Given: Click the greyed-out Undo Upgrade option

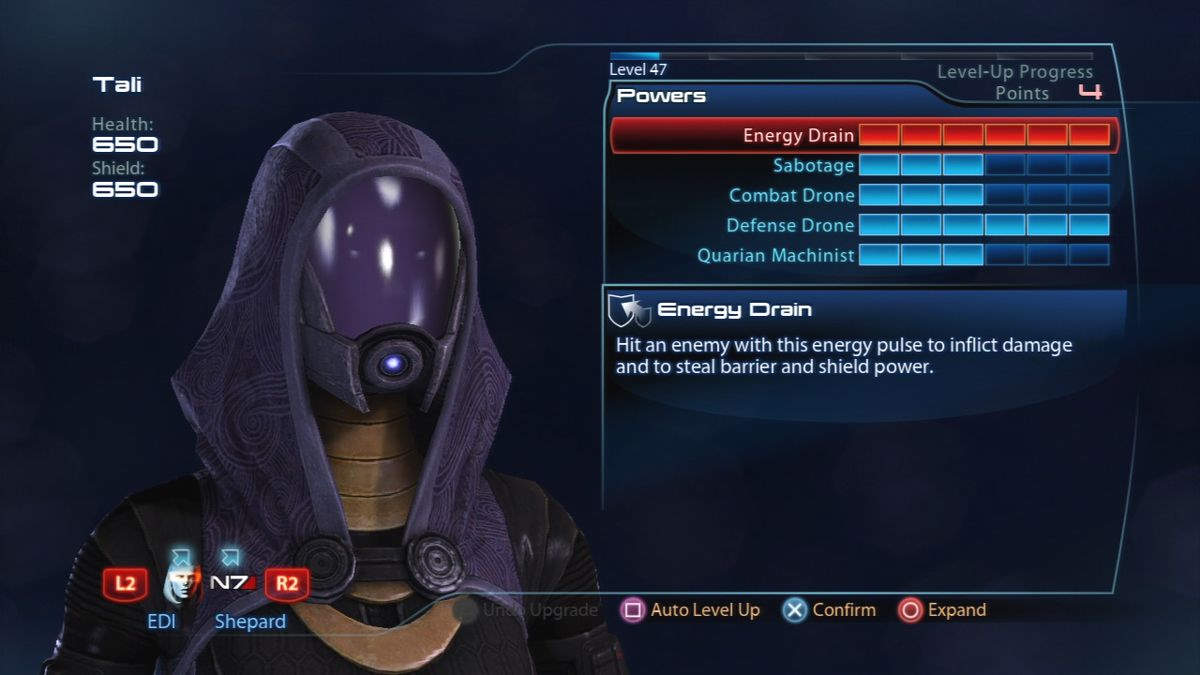Looking at the screenshot, I should tap(526, 610).
